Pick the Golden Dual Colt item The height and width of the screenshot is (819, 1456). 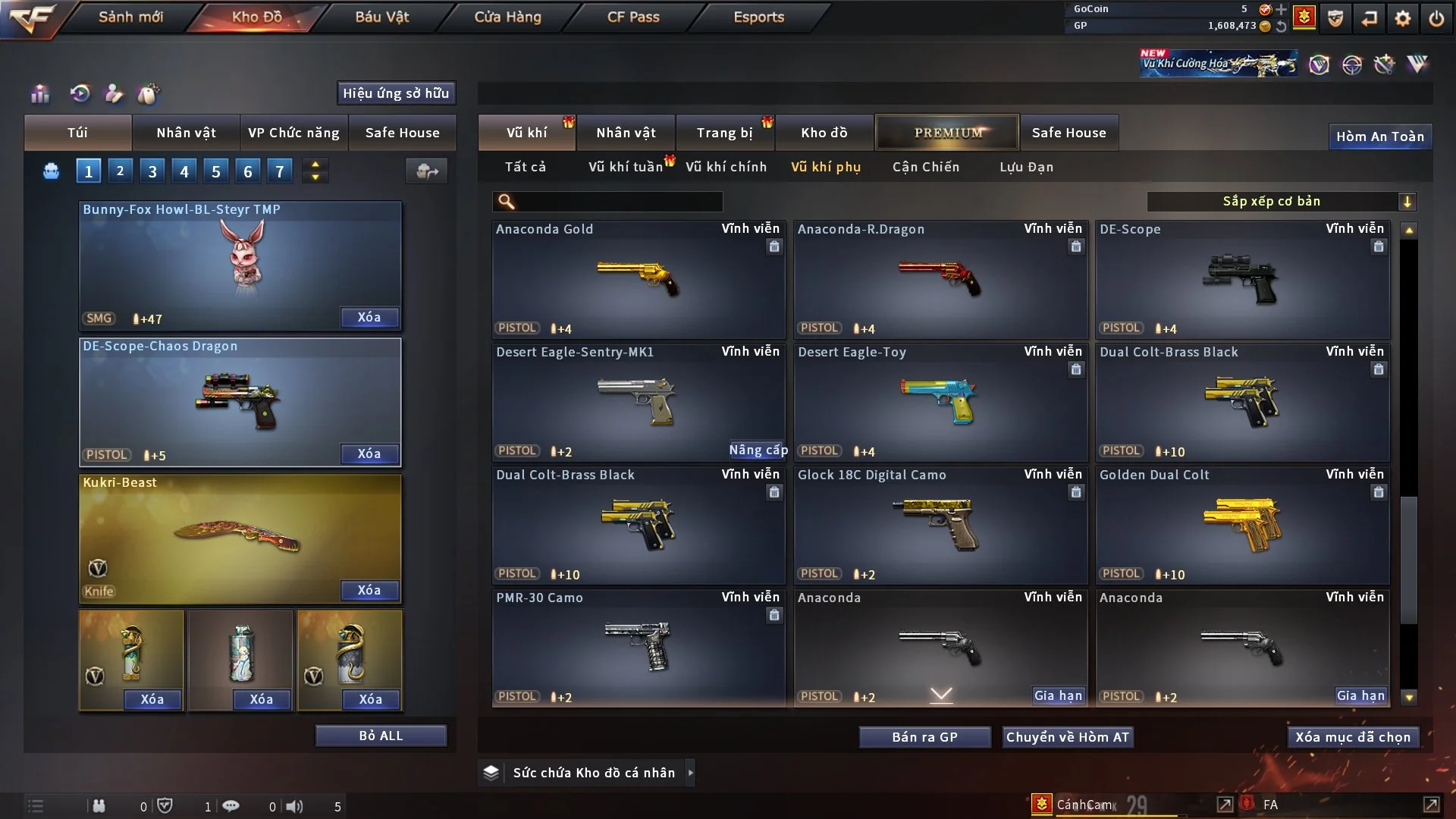coord(1241,525)
